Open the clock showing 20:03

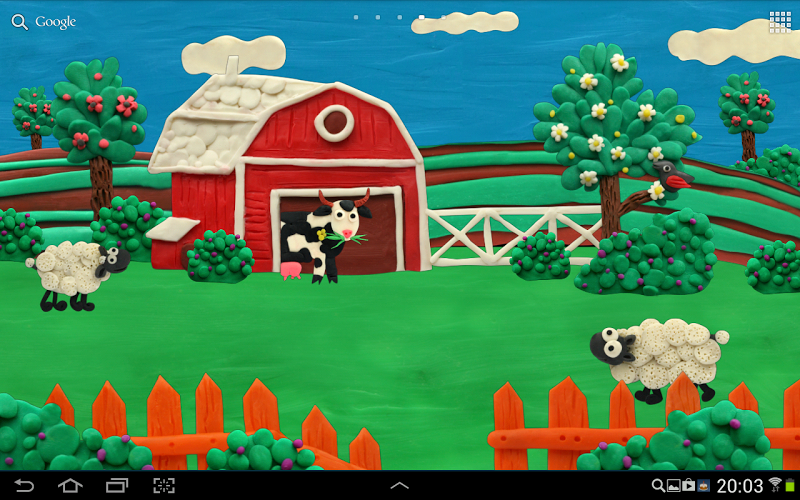[741, 487]
